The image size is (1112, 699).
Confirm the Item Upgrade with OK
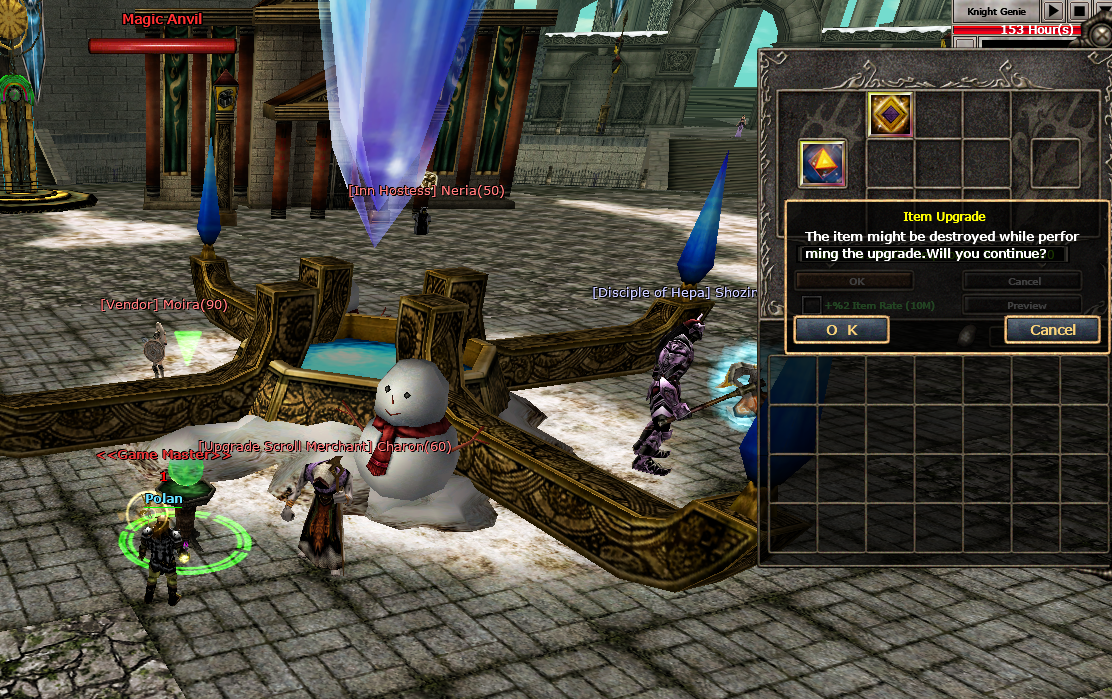841,330
